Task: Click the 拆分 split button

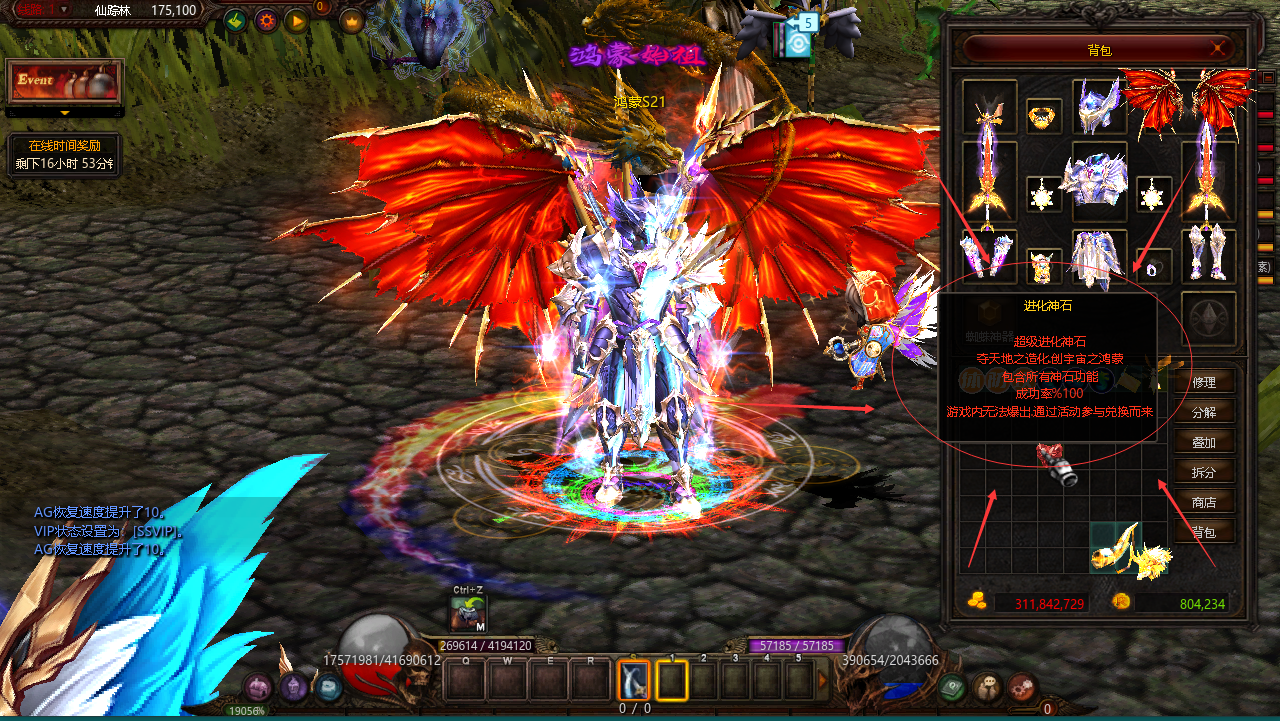Action: (x=1203, y=472)
